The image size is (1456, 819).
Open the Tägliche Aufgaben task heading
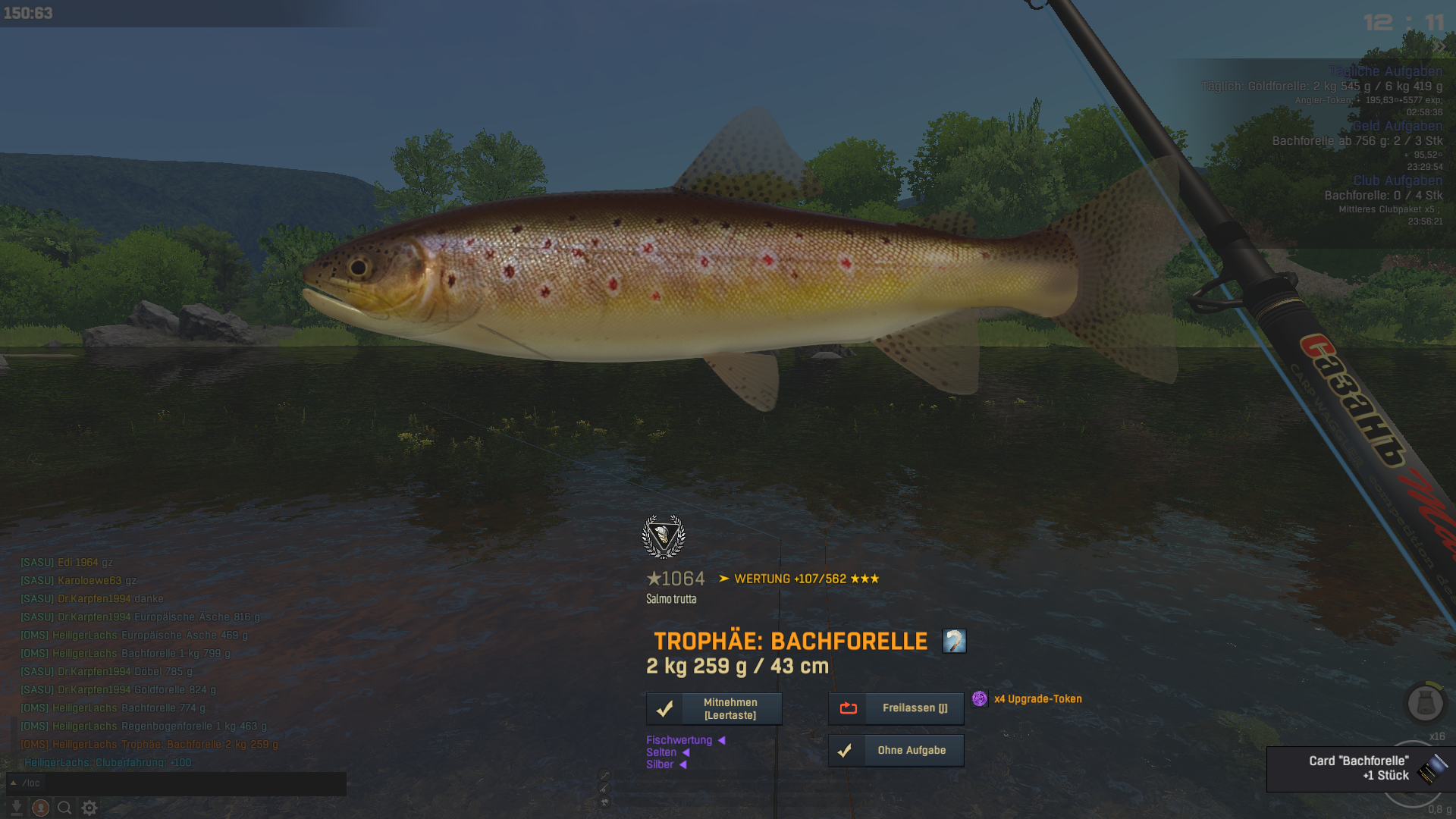pos(1385,71)
